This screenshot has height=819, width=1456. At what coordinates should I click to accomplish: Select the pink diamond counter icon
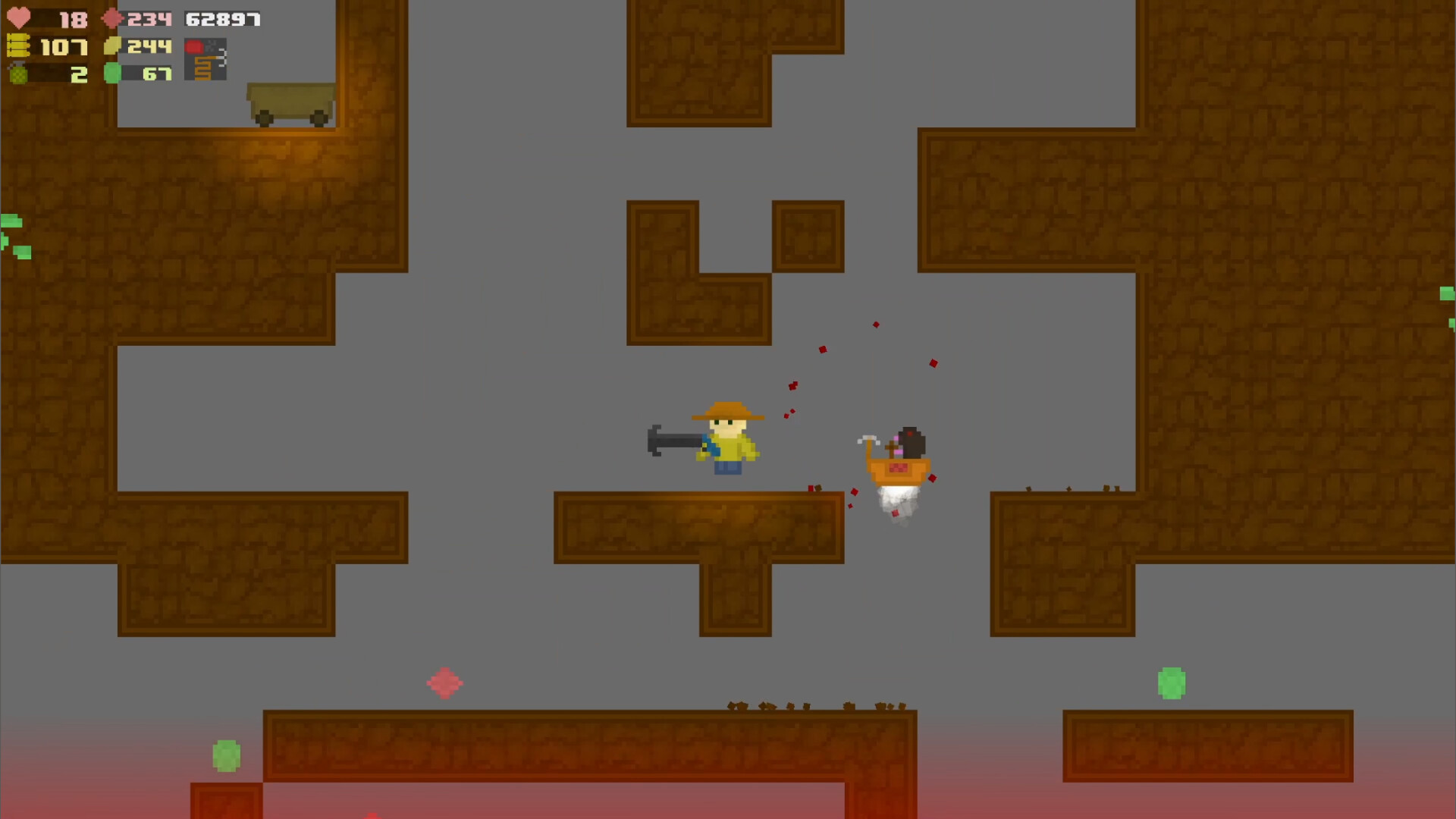[111, 20]
